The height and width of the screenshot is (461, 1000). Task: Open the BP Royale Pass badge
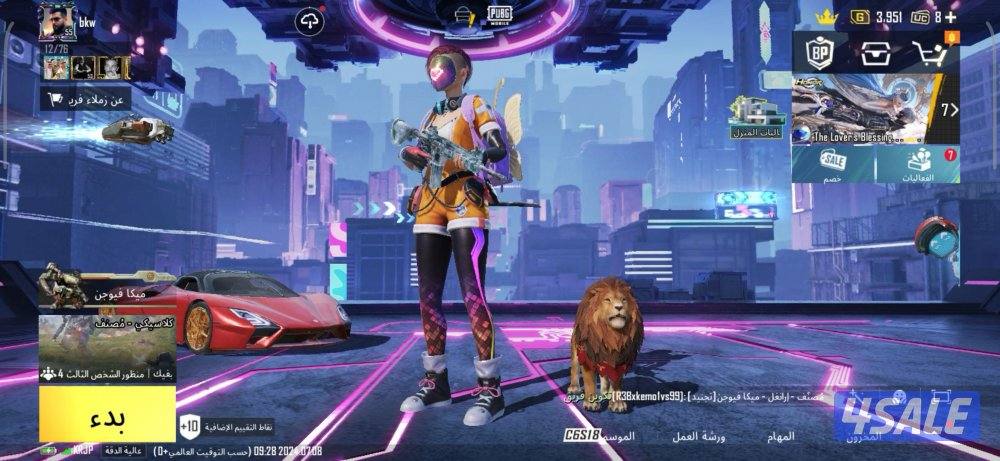coord(819,54)
